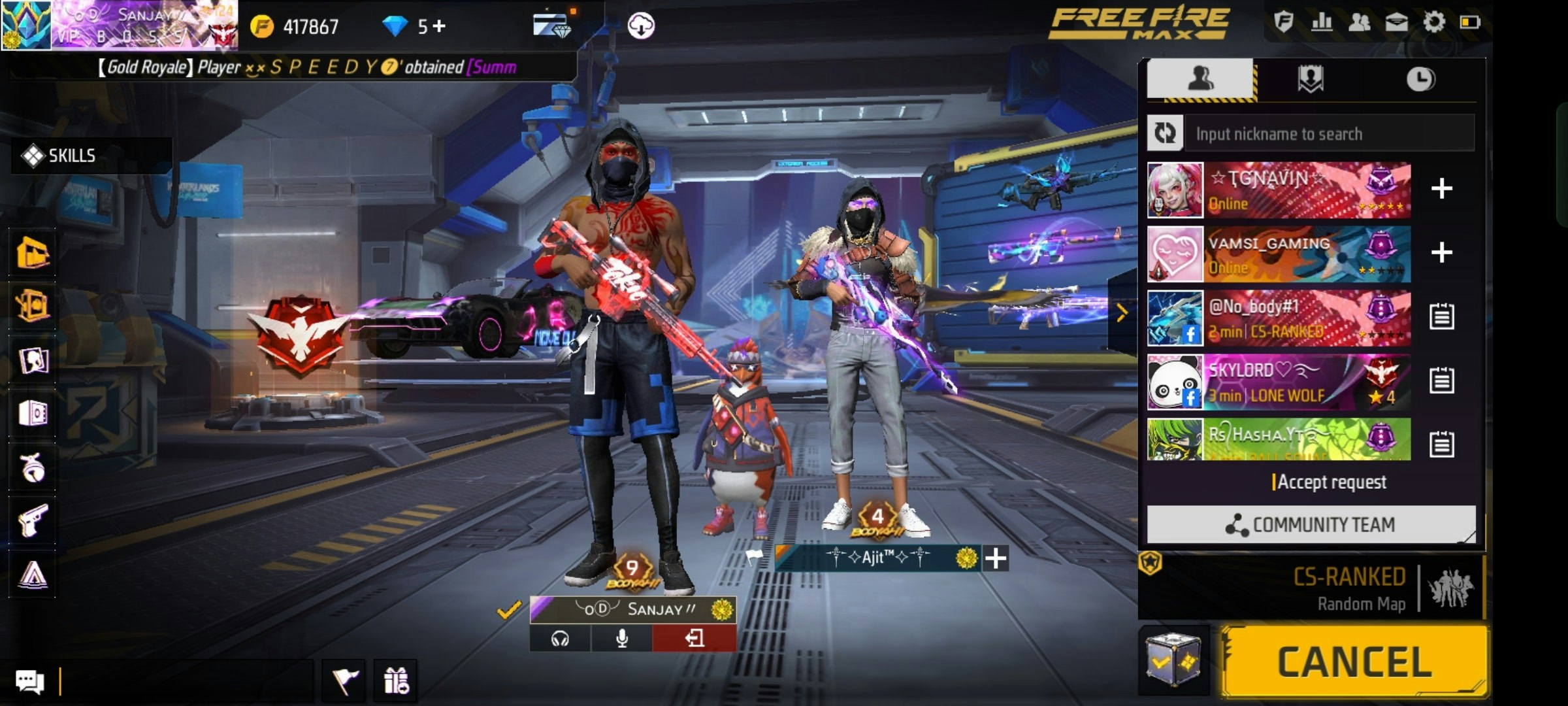Viewport: 1568px width, 706px height.
Task: Invite TGNAVIN with the plus button
Action: [1441, 189]
